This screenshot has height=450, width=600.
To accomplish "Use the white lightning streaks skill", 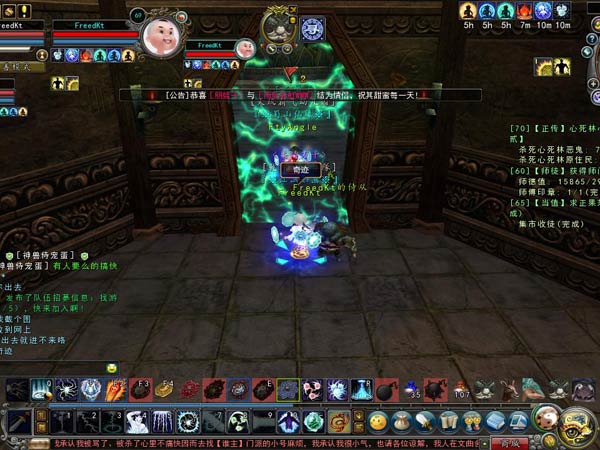I will pos(163,420).
